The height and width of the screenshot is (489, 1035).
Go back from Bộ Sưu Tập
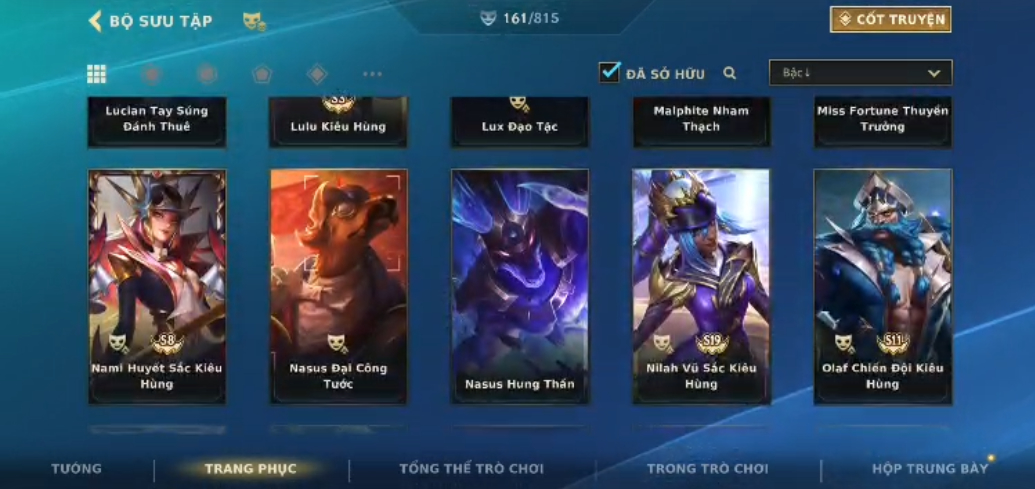[x=96, y=20]
